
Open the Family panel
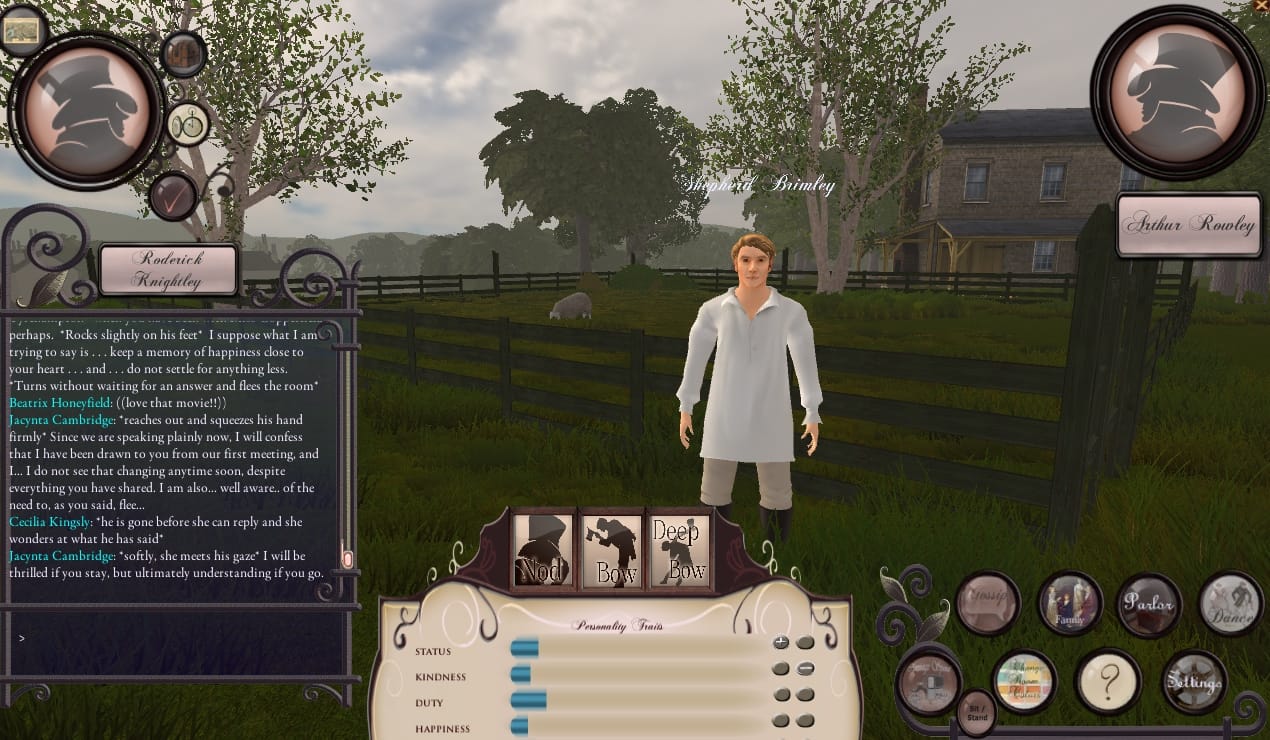(1069, 604)
